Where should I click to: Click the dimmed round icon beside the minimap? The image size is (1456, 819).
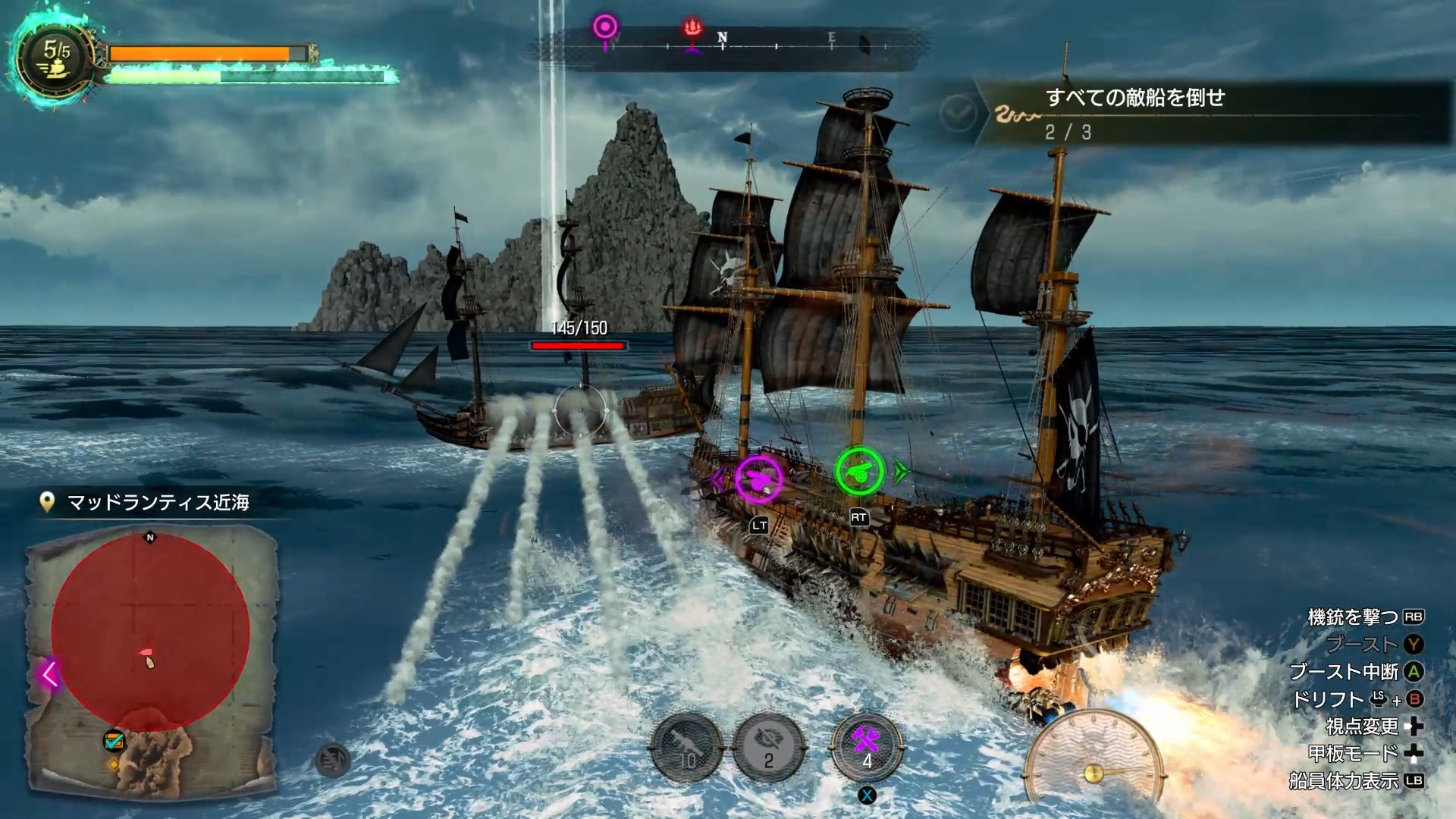pos(332,761)
